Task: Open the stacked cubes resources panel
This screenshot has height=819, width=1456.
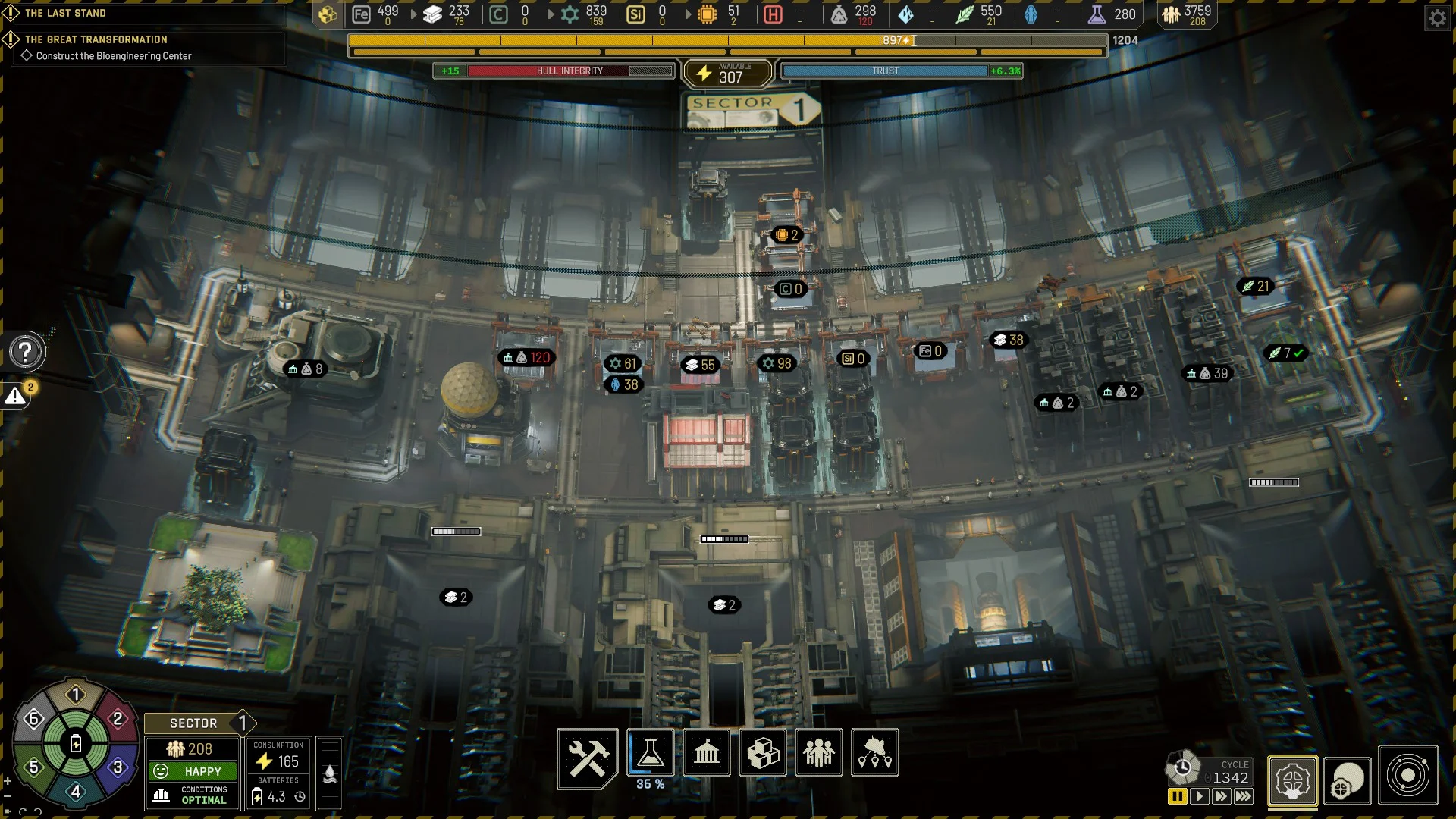Action: point(762,752)
